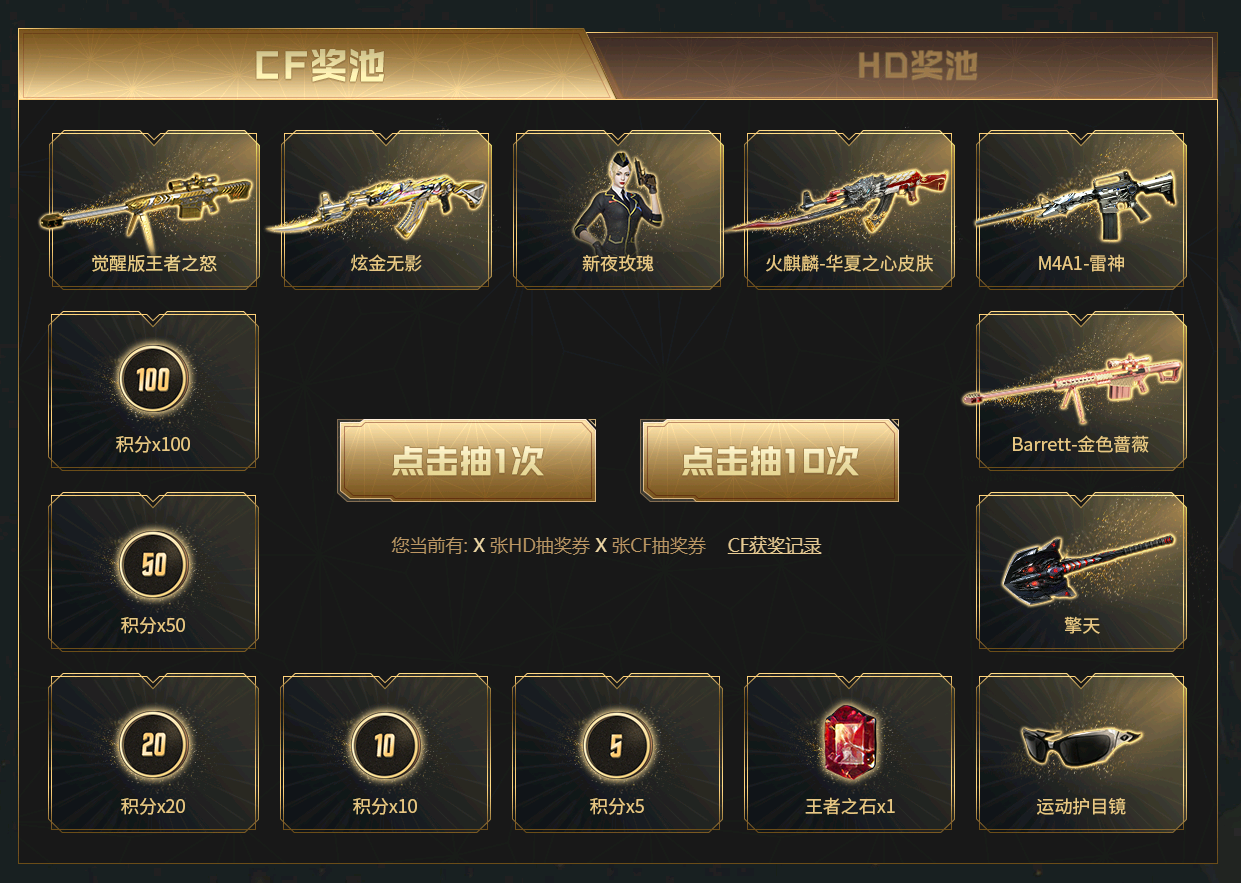Click the 点击抽1次 draw button

[467, 461]
